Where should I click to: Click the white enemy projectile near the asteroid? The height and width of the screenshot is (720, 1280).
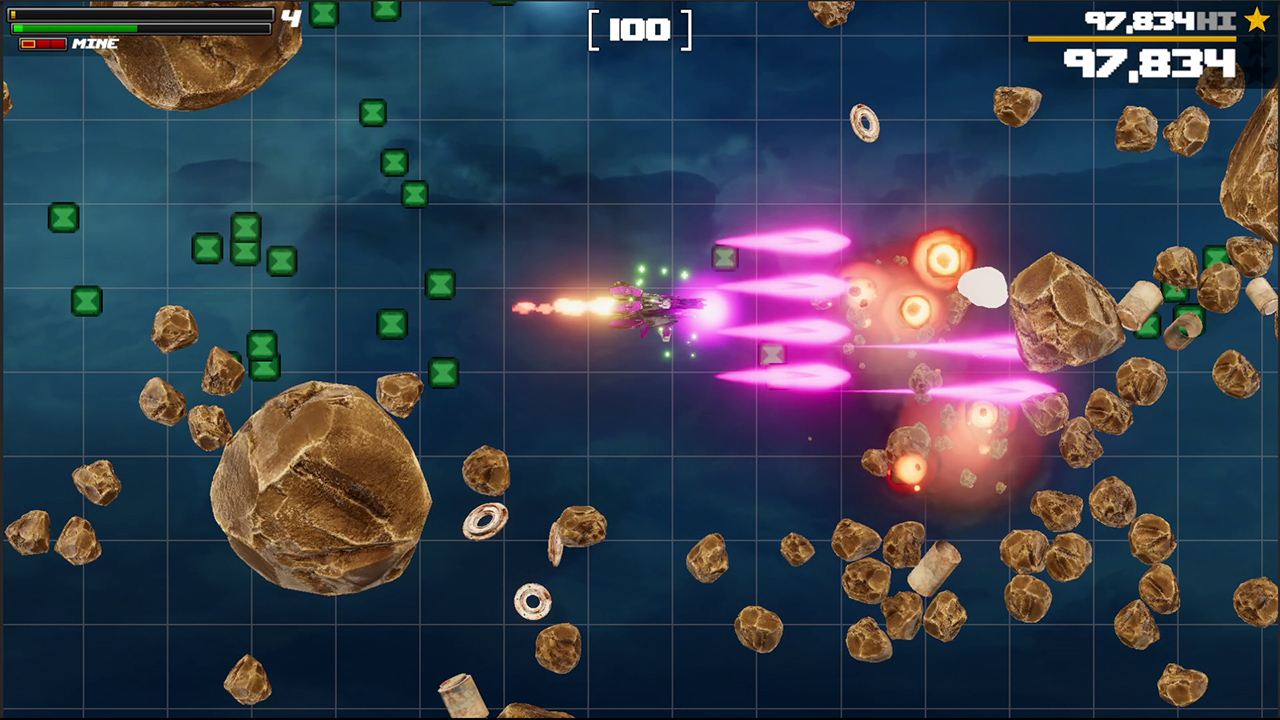pos(981,290)
